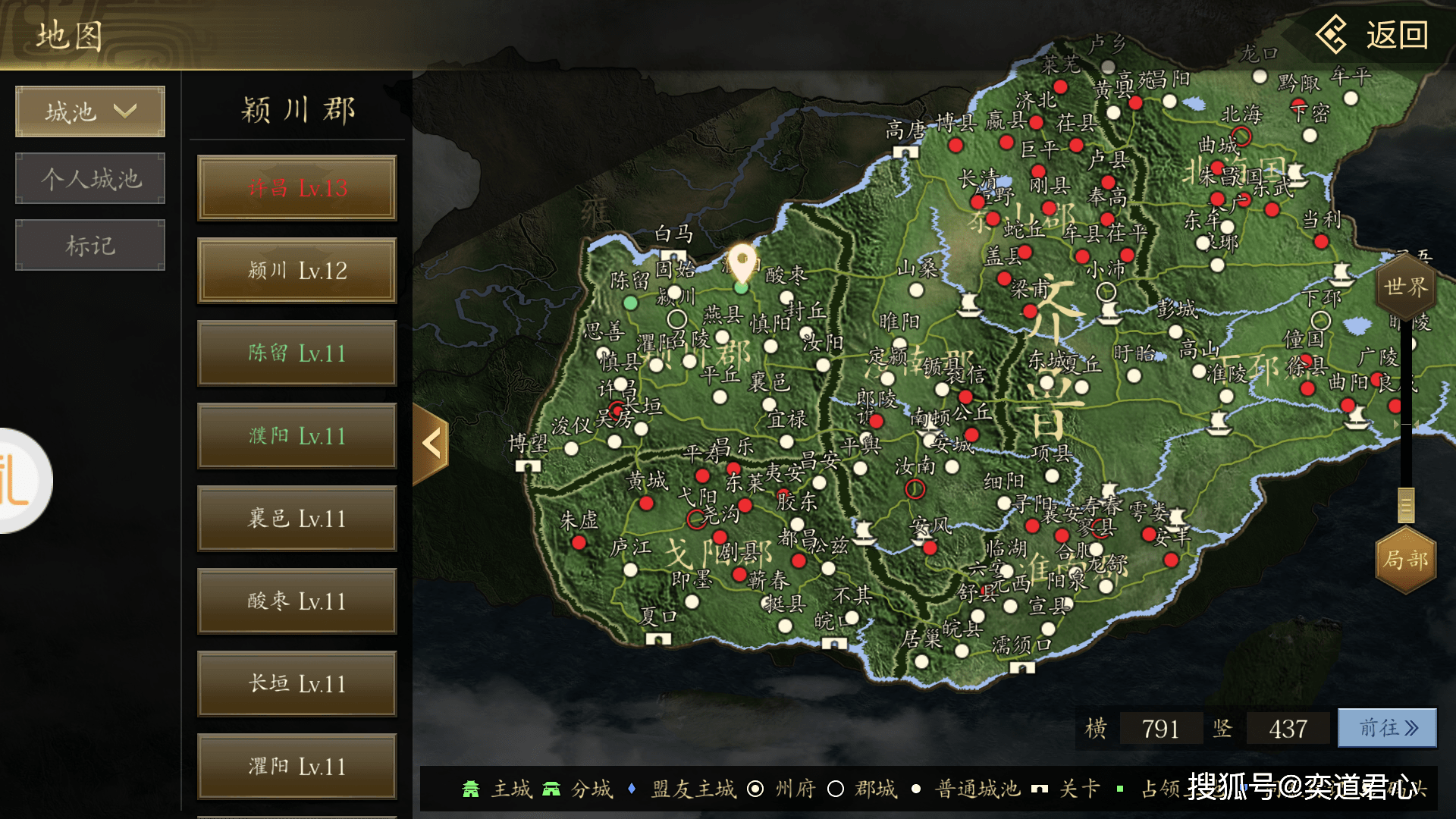Image resolution: width=1456 pixels, height=819 pixels.
Task: Choose 酸枣 Lv.11 from the list
Action: 297,601
